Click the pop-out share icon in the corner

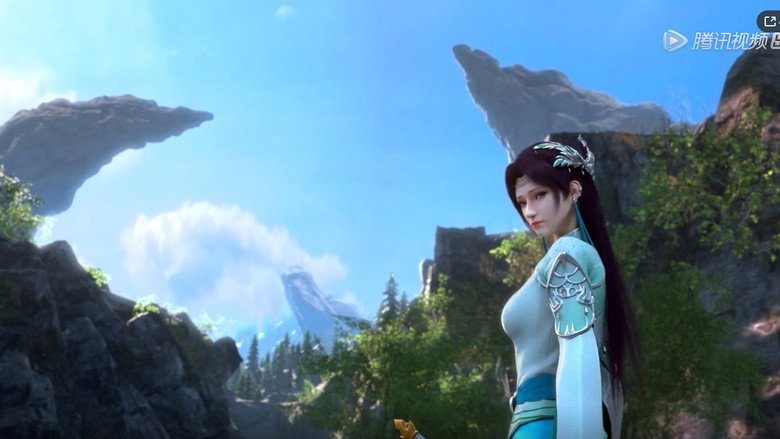(x=769, y=21)
